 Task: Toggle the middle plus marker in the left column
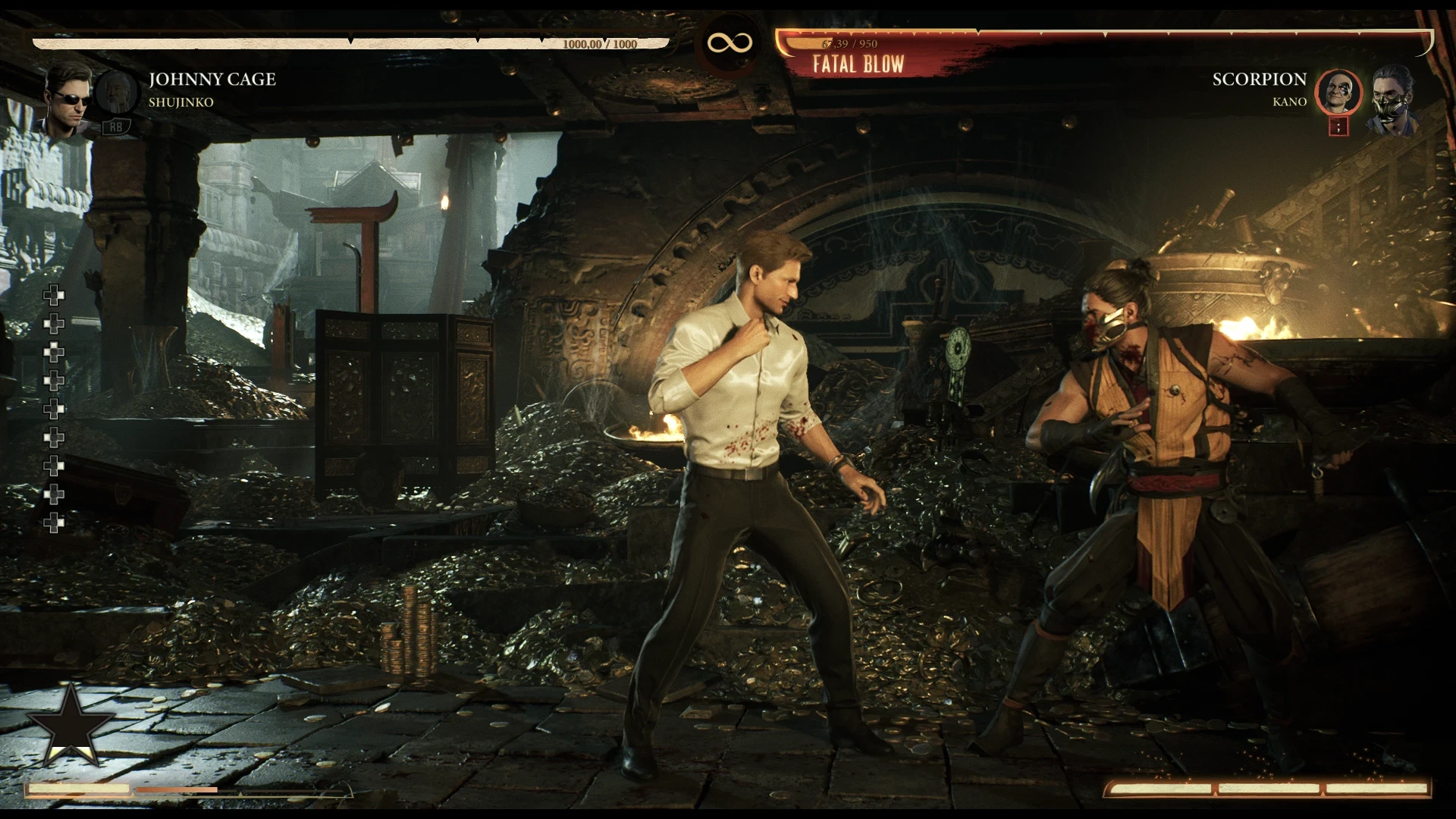click(53, 406)
